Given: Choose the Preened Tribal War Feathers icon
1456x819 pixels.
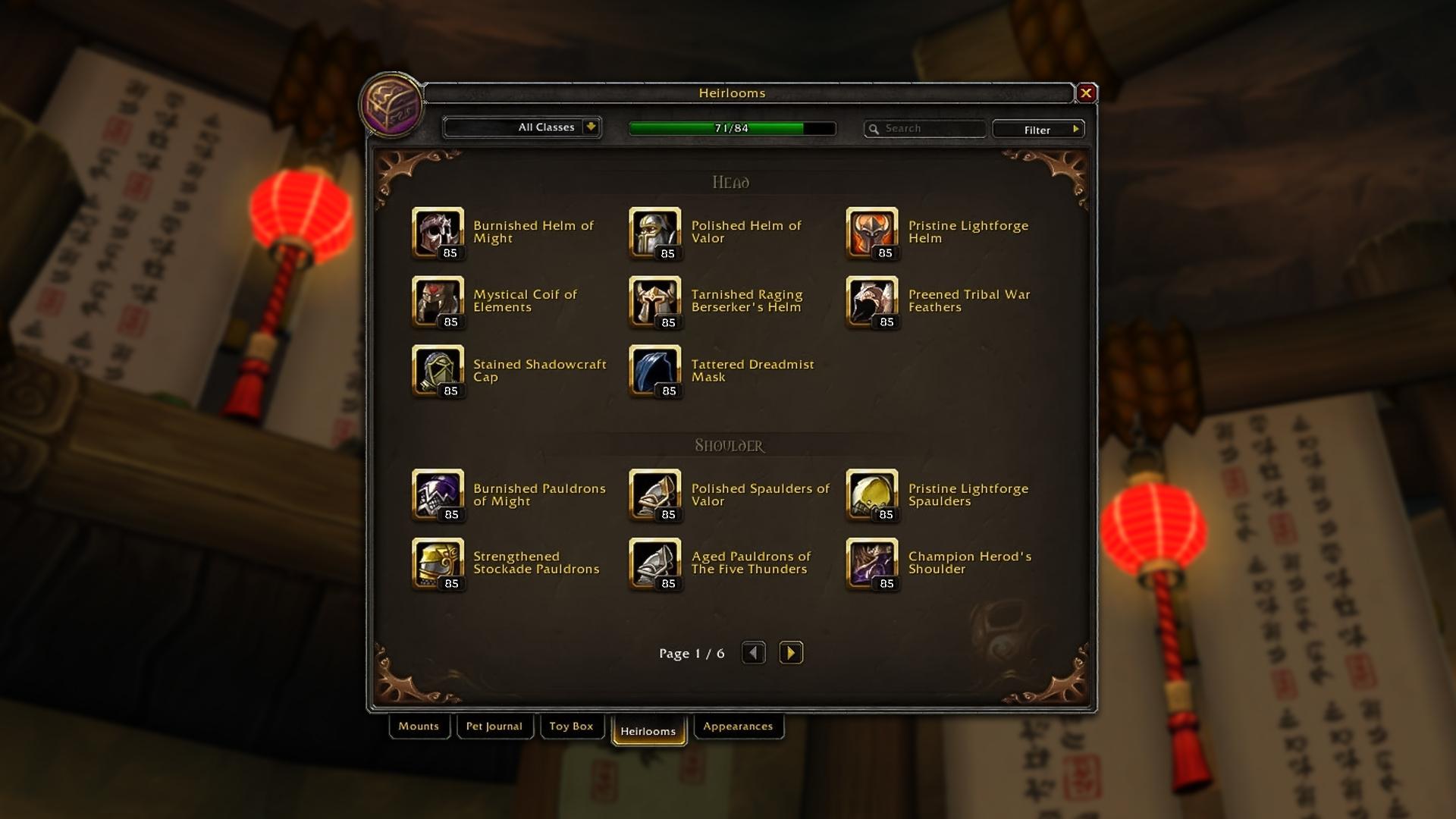Looking at the screenshot, I should (x=872, y=302).
